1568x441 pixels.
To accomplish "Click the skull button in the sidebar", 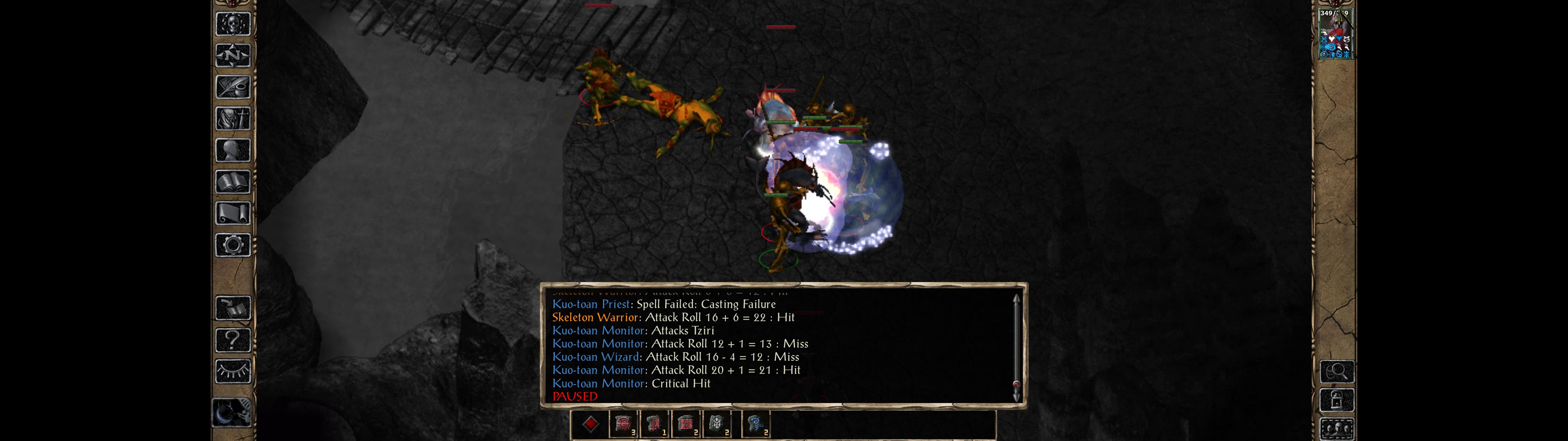I will 232,24.
